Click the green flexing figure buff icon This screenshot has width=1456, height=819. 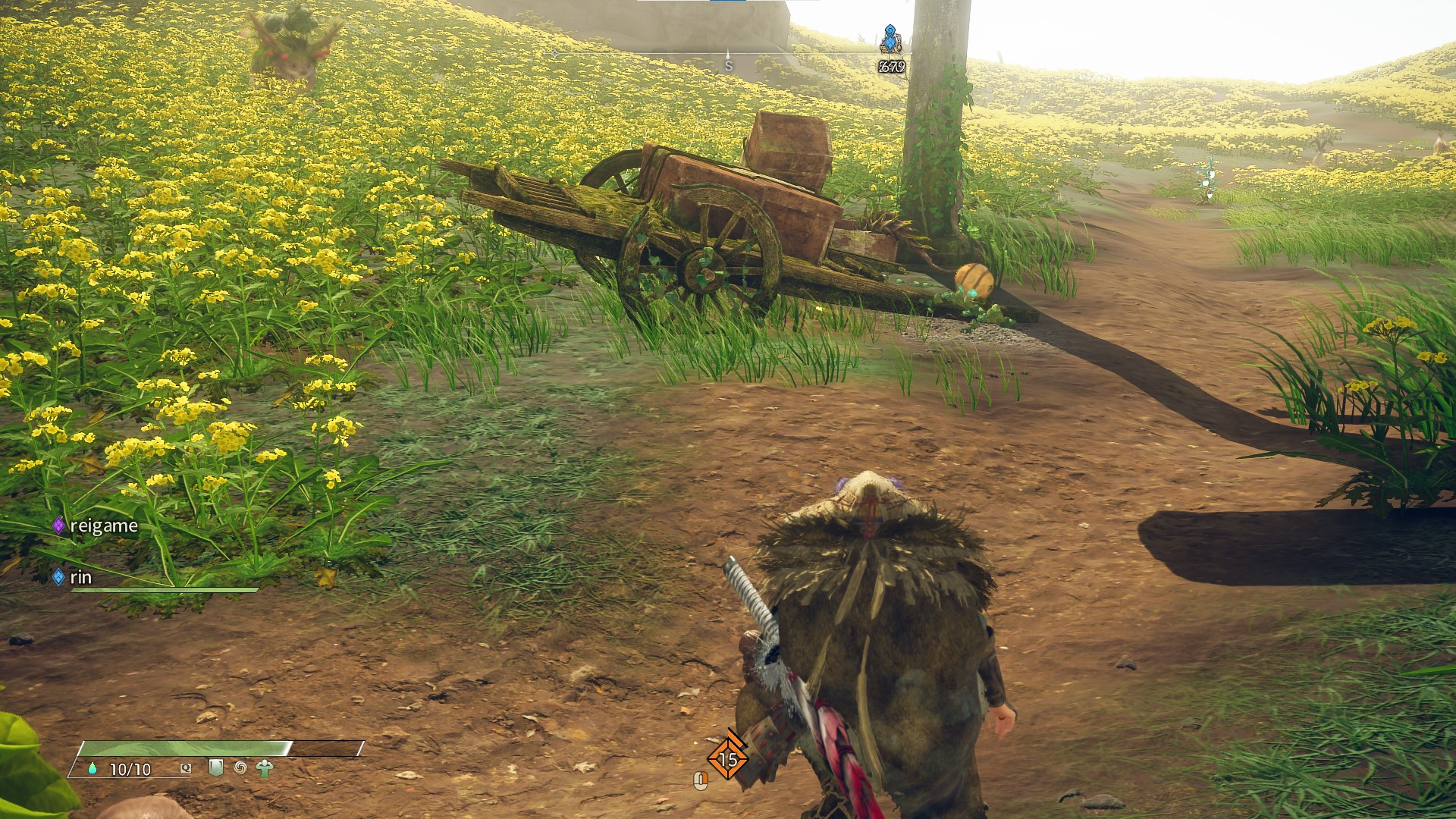[x=264, y=768]
